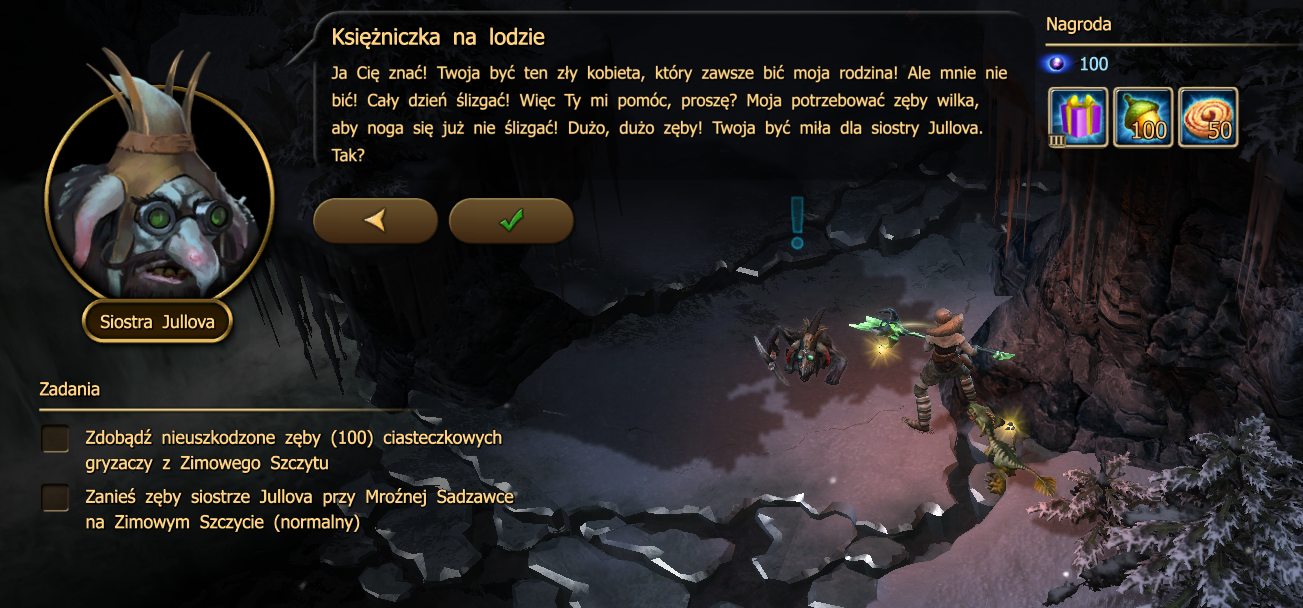This screenshot has height=608, width=1303.
Task: Go back using the arrow button
Action: [x=375, y=220]
